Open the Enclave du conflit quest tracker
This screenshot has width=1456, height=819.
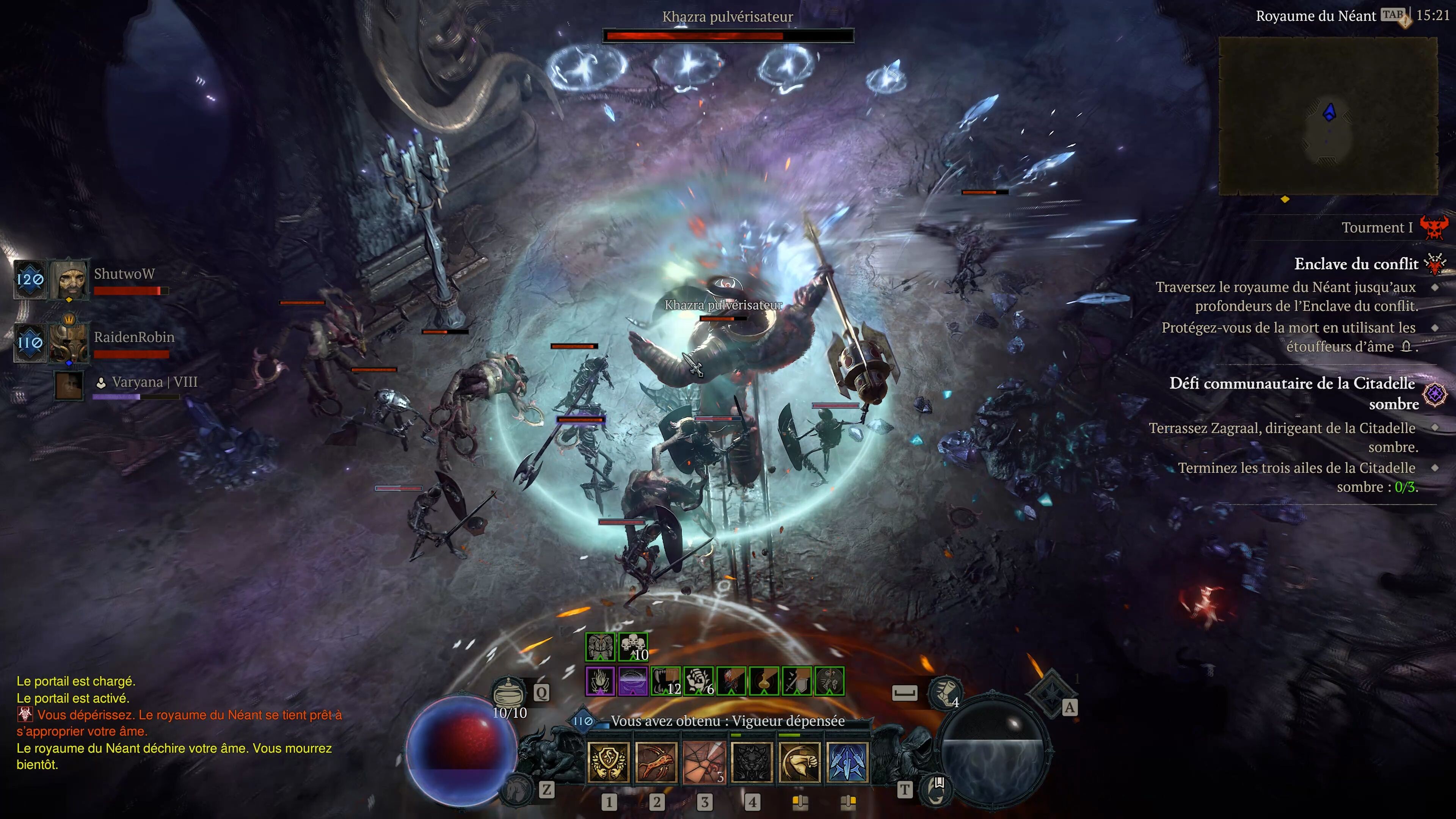pyautogui.click(x=1356, y=264)
